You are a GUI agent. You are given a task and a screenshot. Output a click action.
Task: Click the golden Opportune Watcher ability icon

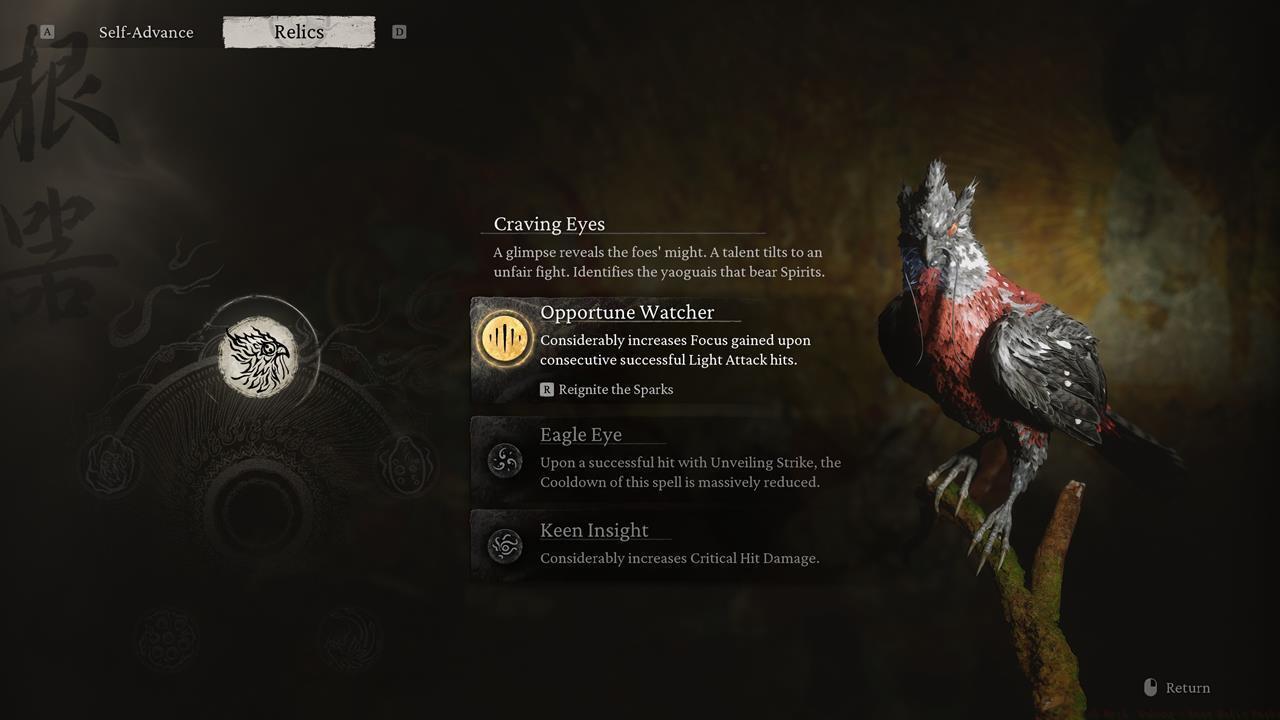coord(503,339)
